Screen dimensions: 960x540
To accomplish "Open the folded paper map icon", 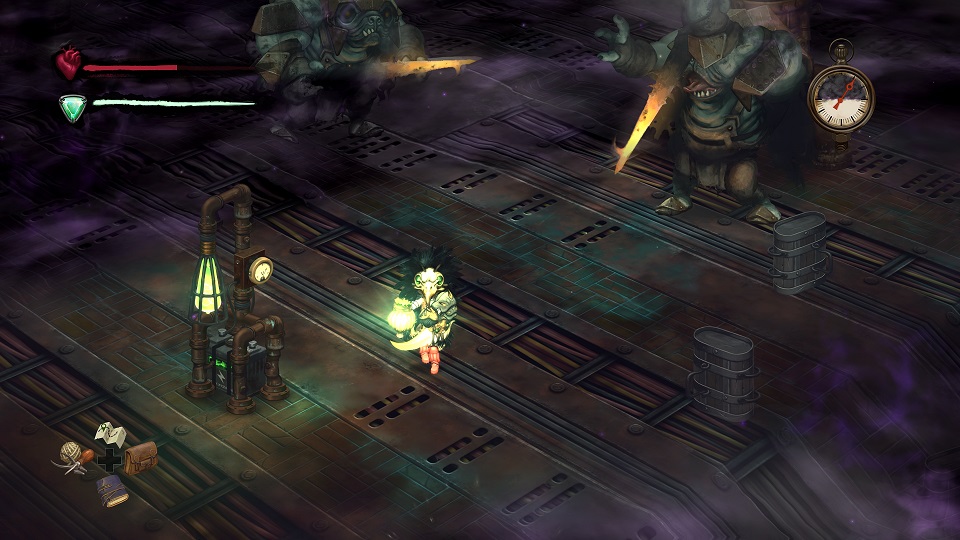I will tap(108, 434).
